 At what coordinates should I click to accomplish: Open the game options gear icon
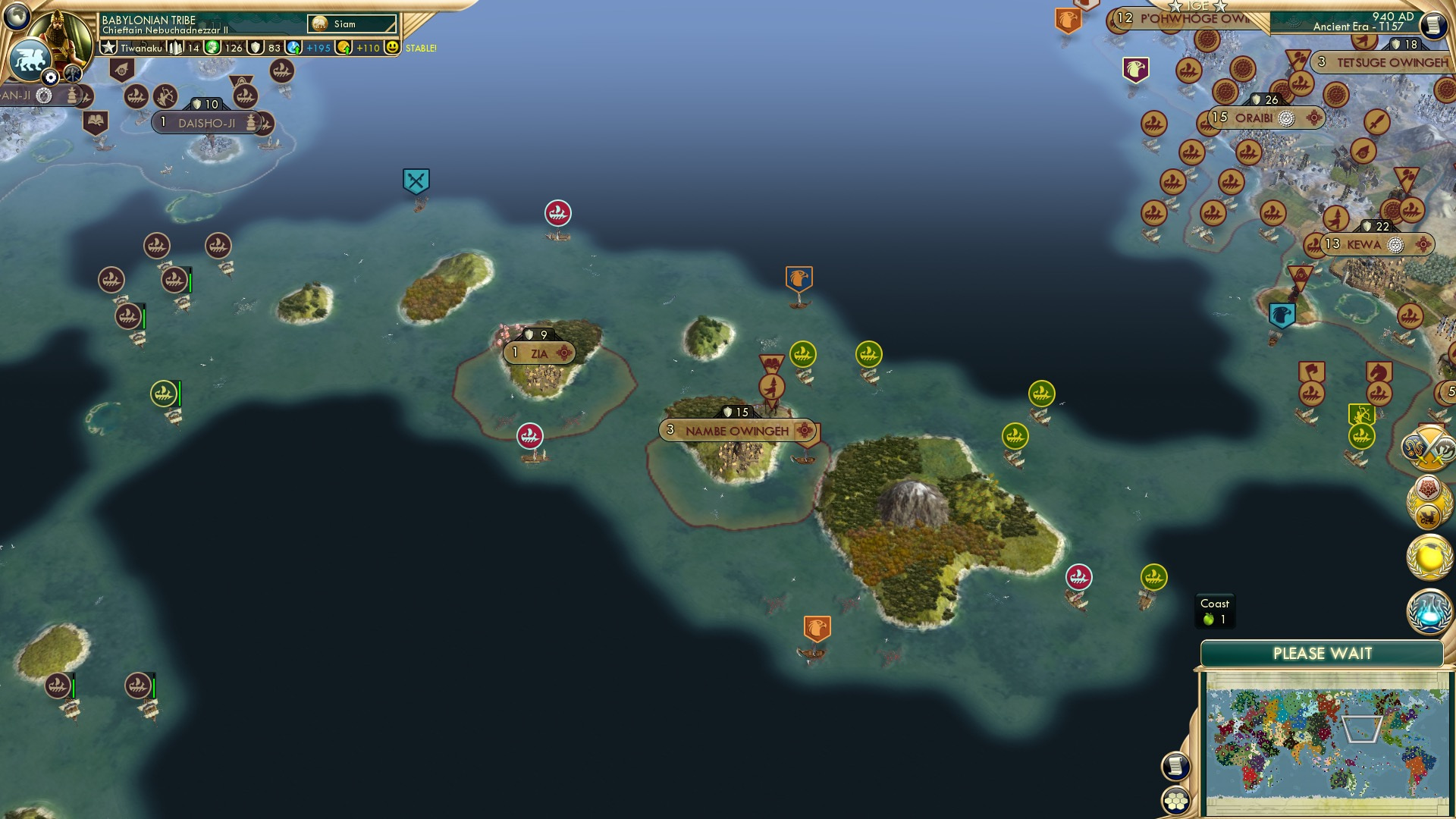(x=50, y=76)
